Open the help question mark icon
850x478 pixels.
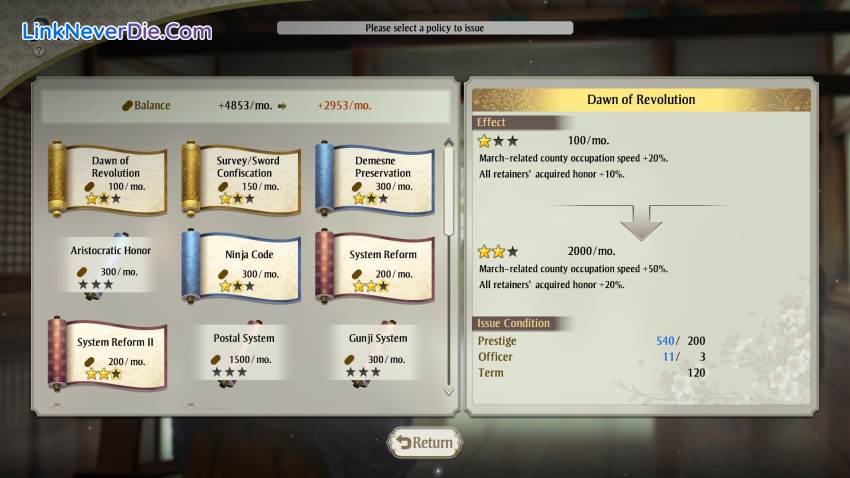point(37,48)
